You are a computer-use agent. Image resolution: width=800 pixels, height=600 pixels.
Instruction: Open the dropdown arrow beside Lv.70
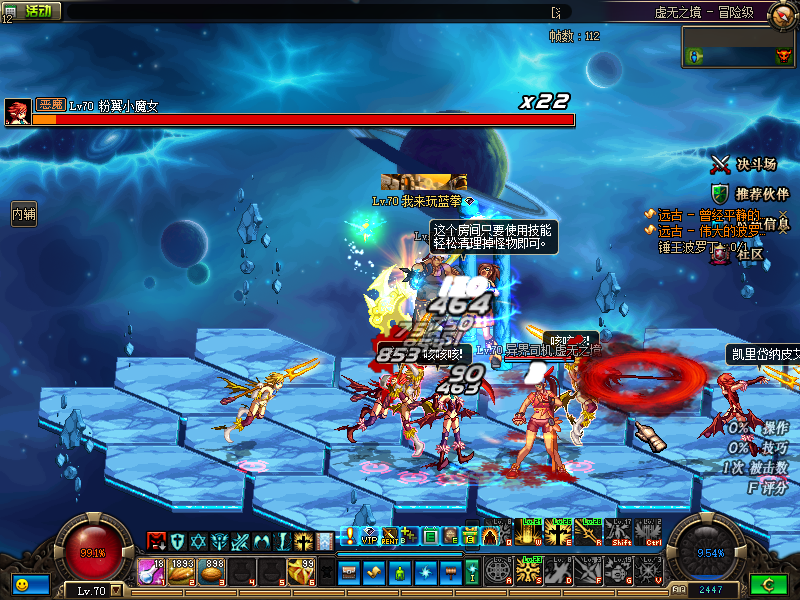tap(117, 590)
